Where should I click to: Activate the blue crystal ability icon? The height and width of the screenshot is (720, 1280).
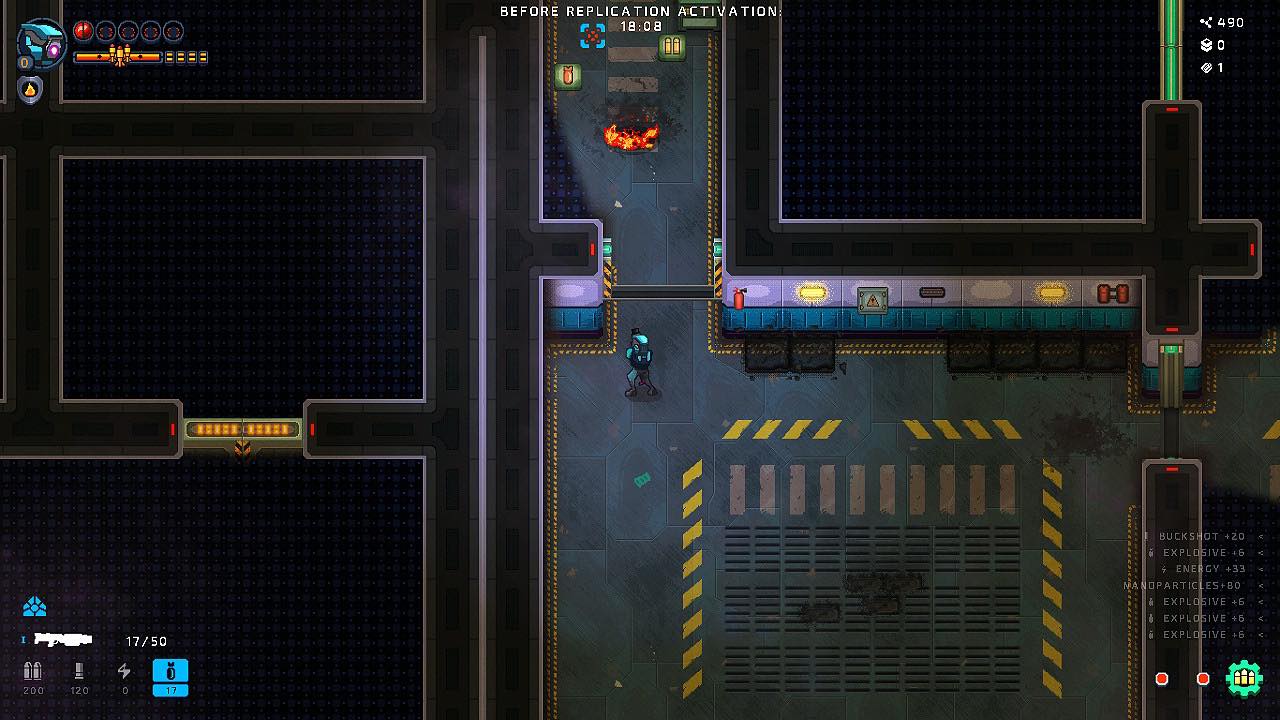click(x=35, y=607)
